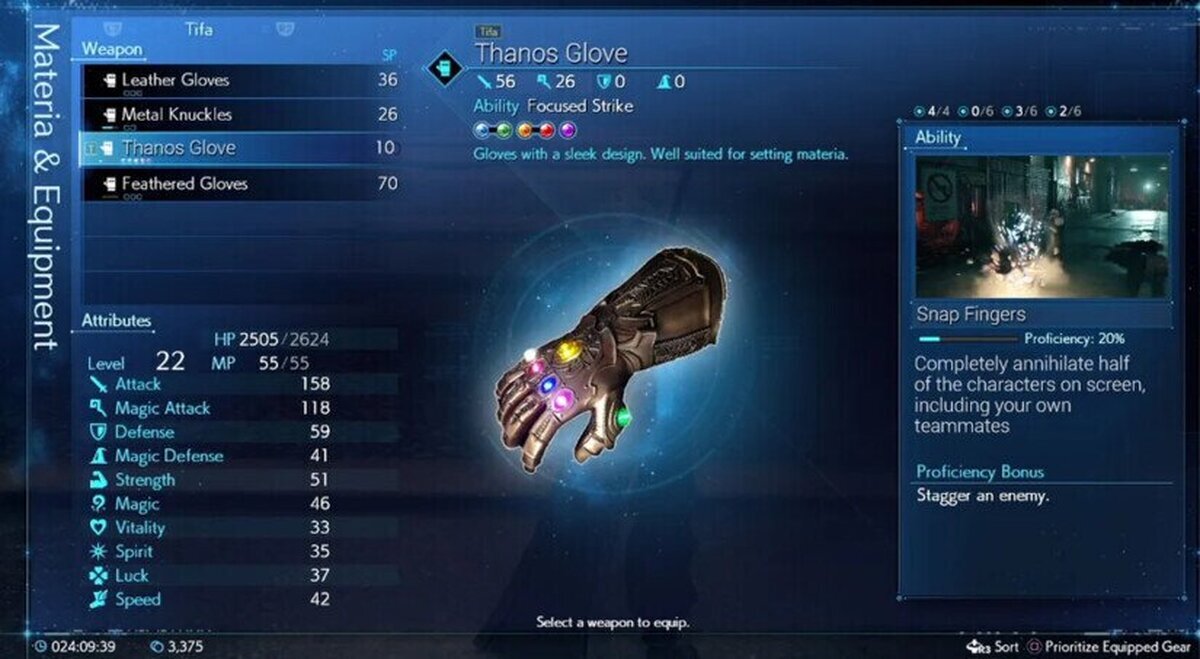Click the purple materia slot orb

[568, 129]
